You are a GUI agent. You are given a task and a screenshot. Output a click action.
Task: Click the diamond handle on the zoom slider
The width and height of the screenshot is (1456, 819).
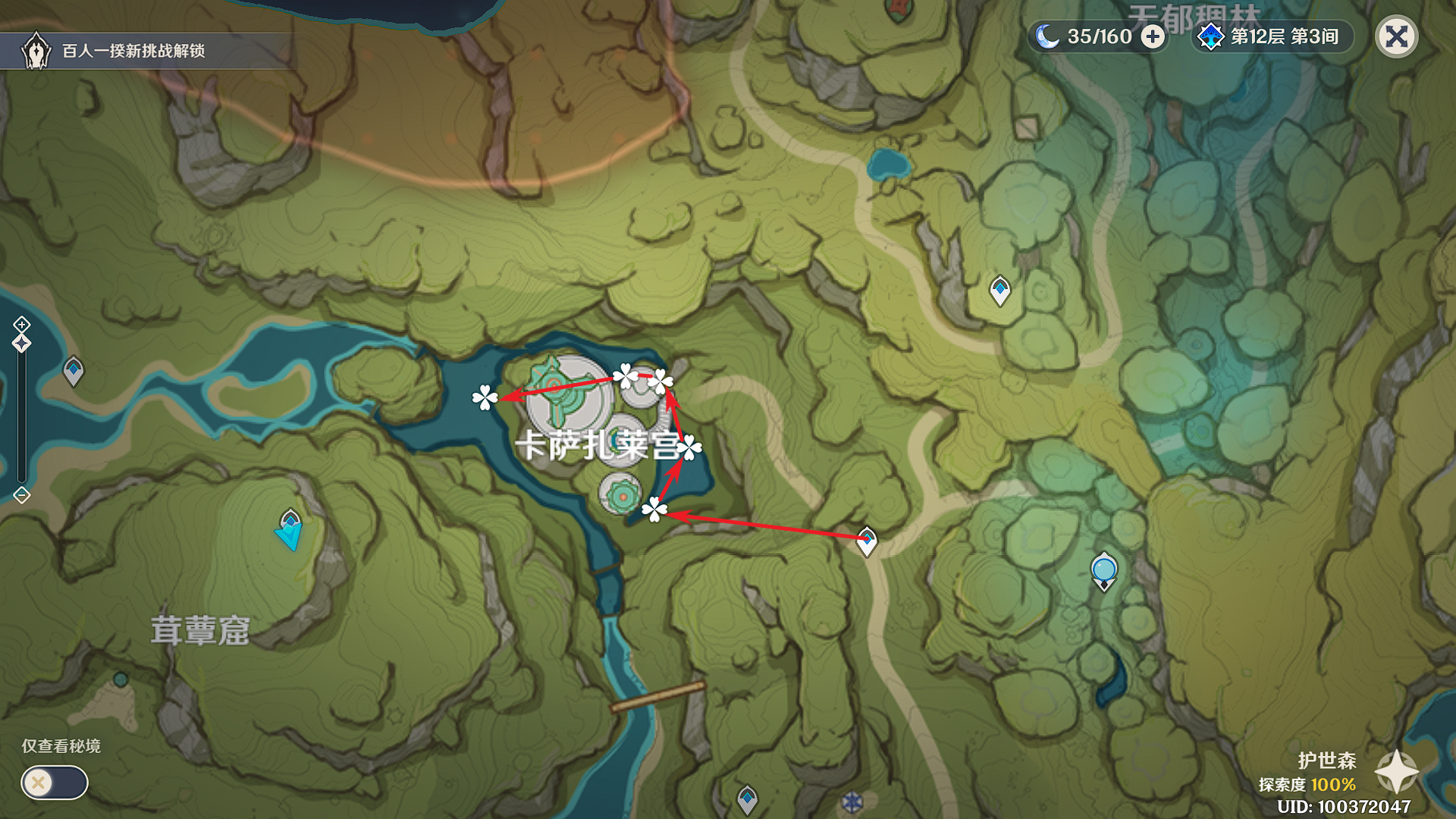(21, 344)
